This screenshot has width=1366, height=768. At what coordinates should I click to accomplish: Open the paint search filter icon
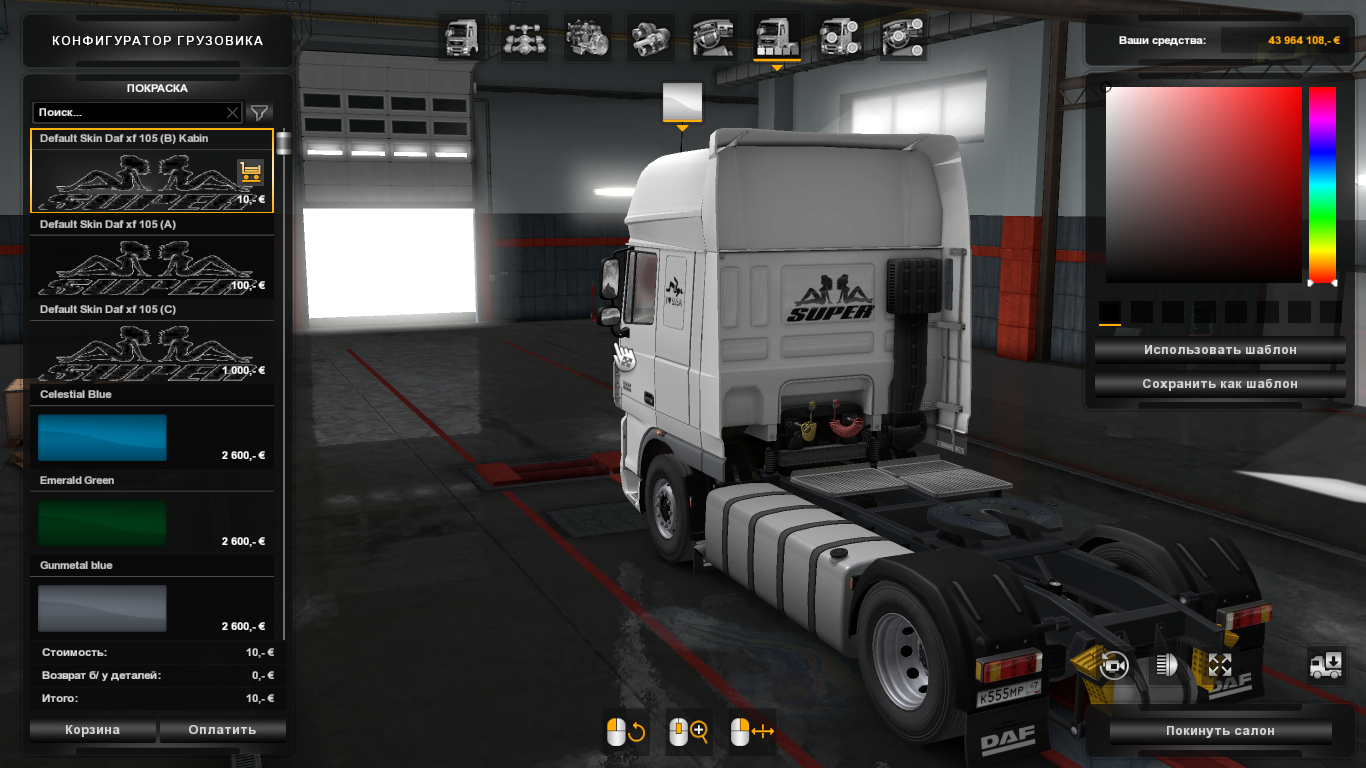[x=259, y=112]
